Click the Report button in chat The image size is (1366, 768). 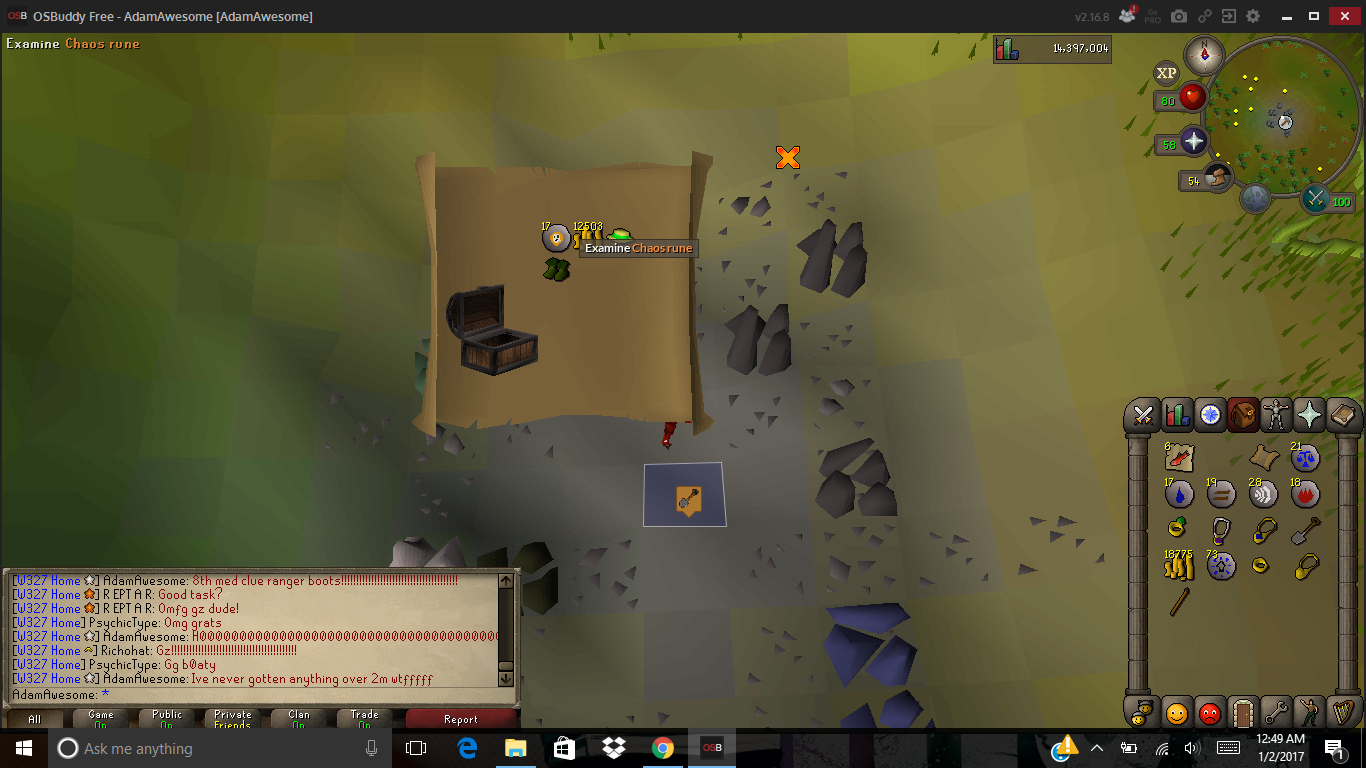coord(460,719)
